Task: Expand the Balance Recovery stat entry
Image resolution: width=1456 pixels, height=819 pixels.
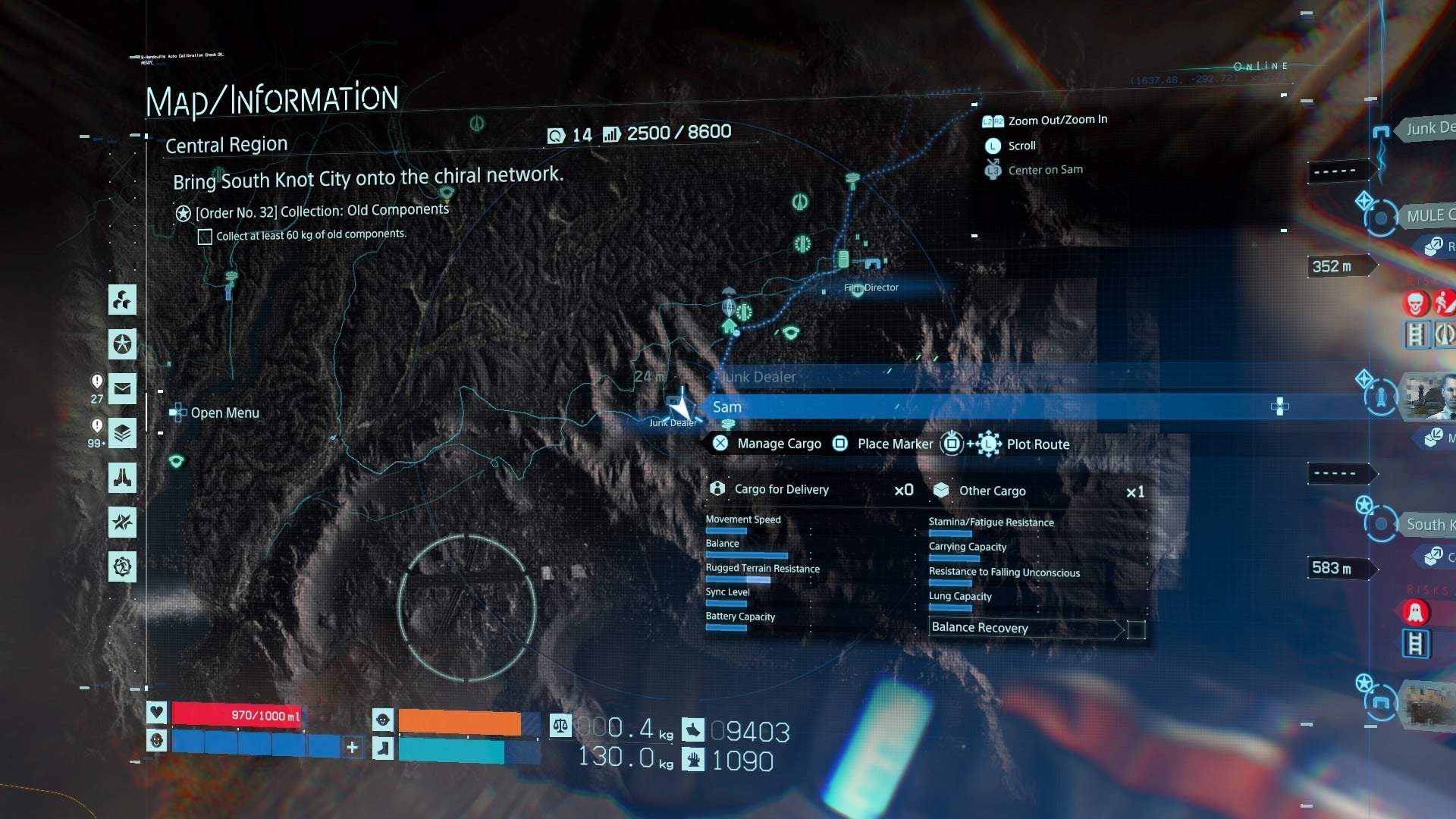Action: (981, 628)
